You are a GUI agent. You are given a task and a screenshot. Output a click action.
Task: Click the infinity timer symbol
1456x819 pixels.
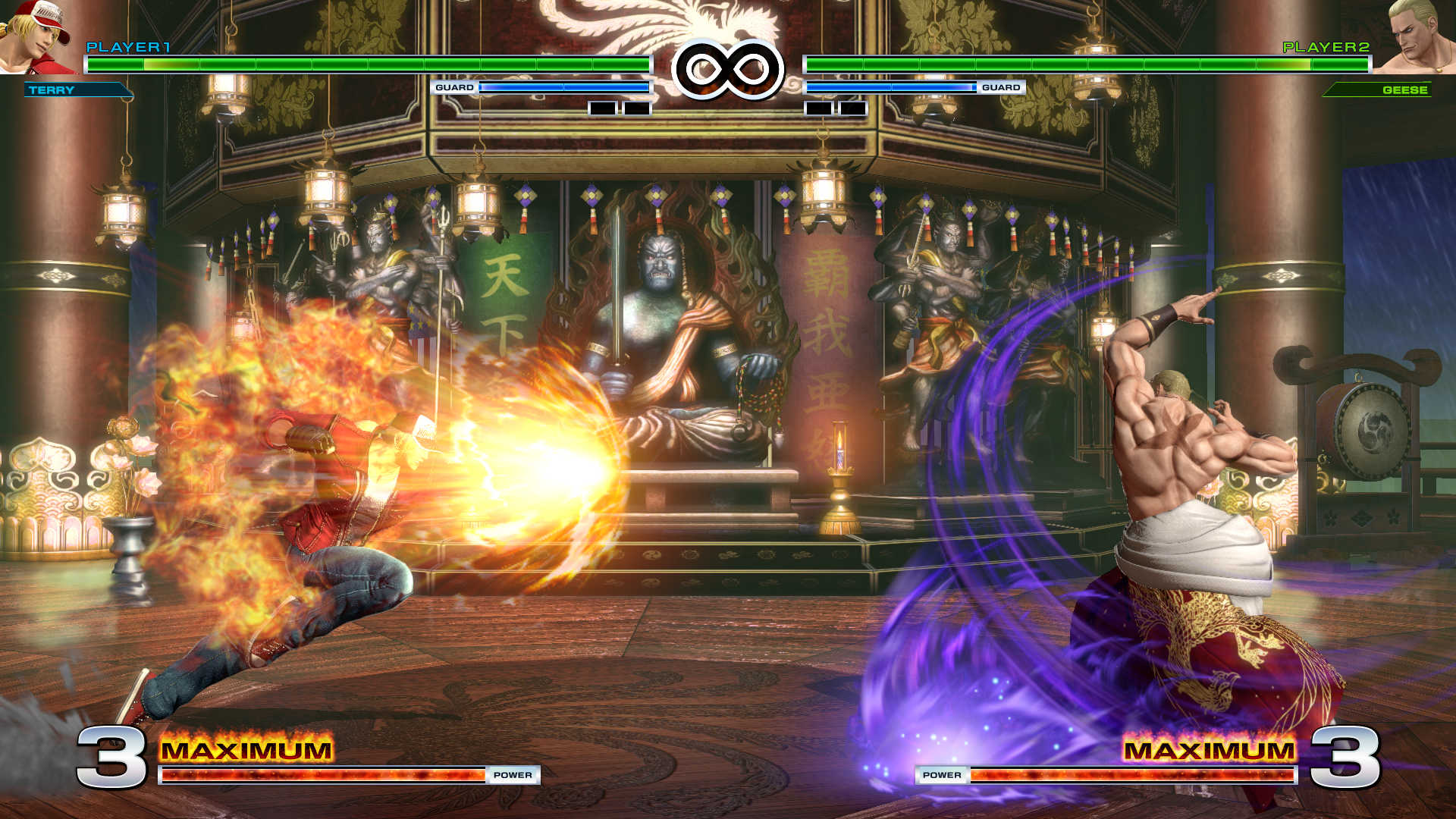728,67
